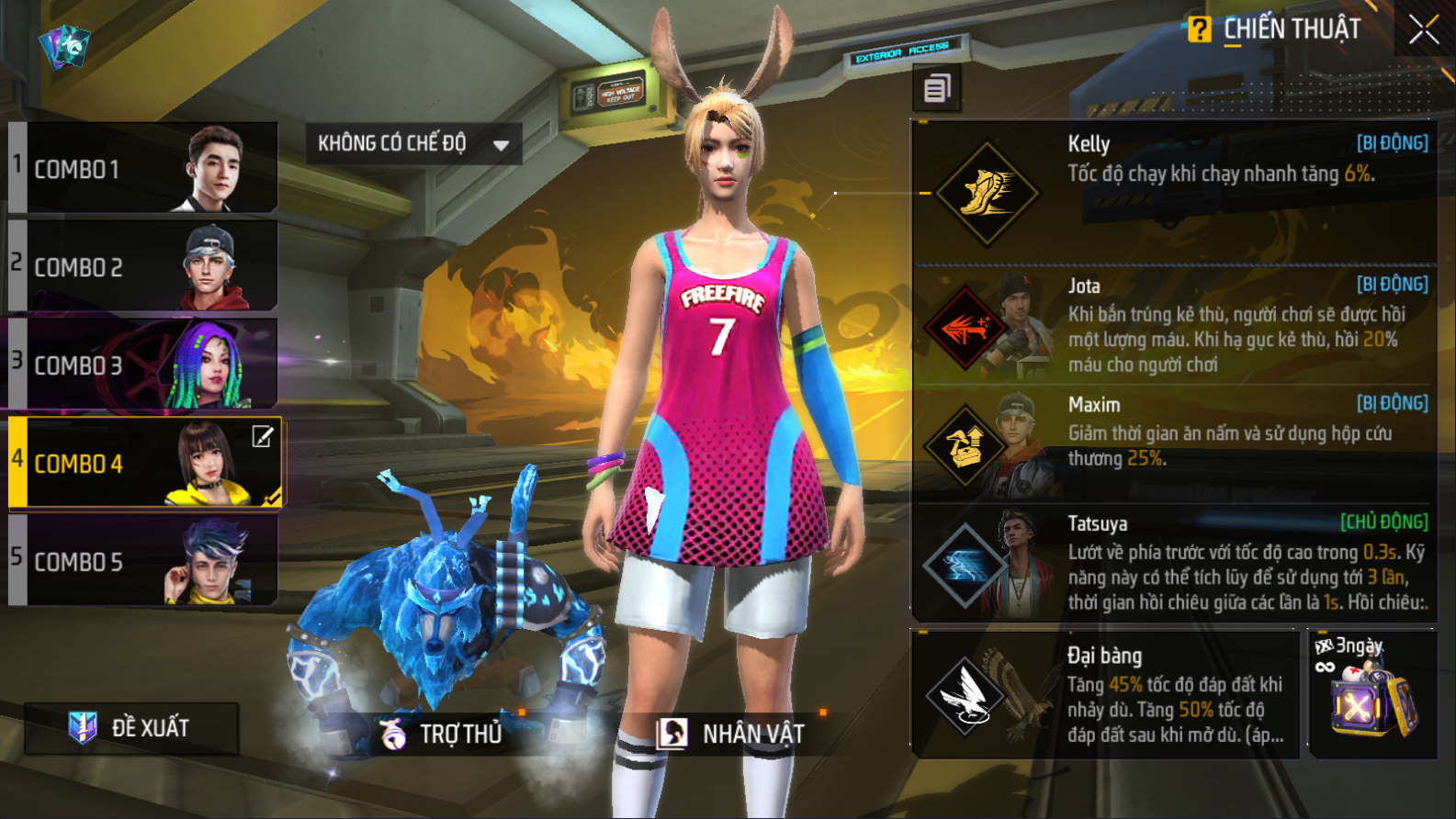Open the card collection icon
This screenshot has height=819, width=1456.
coord(64,46)
